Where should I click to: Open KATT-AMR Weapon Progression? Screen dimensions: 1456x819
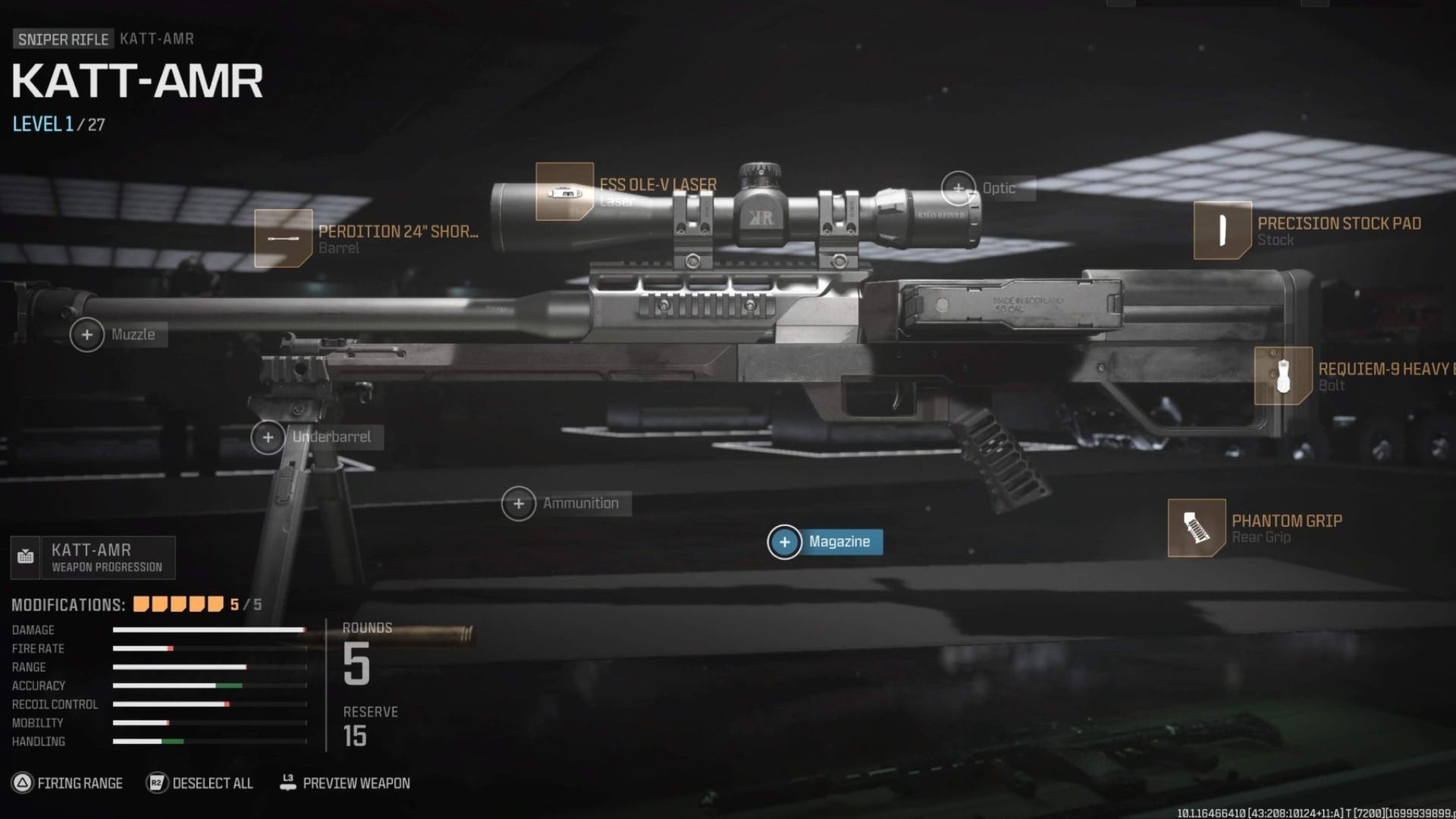point(93,557)
